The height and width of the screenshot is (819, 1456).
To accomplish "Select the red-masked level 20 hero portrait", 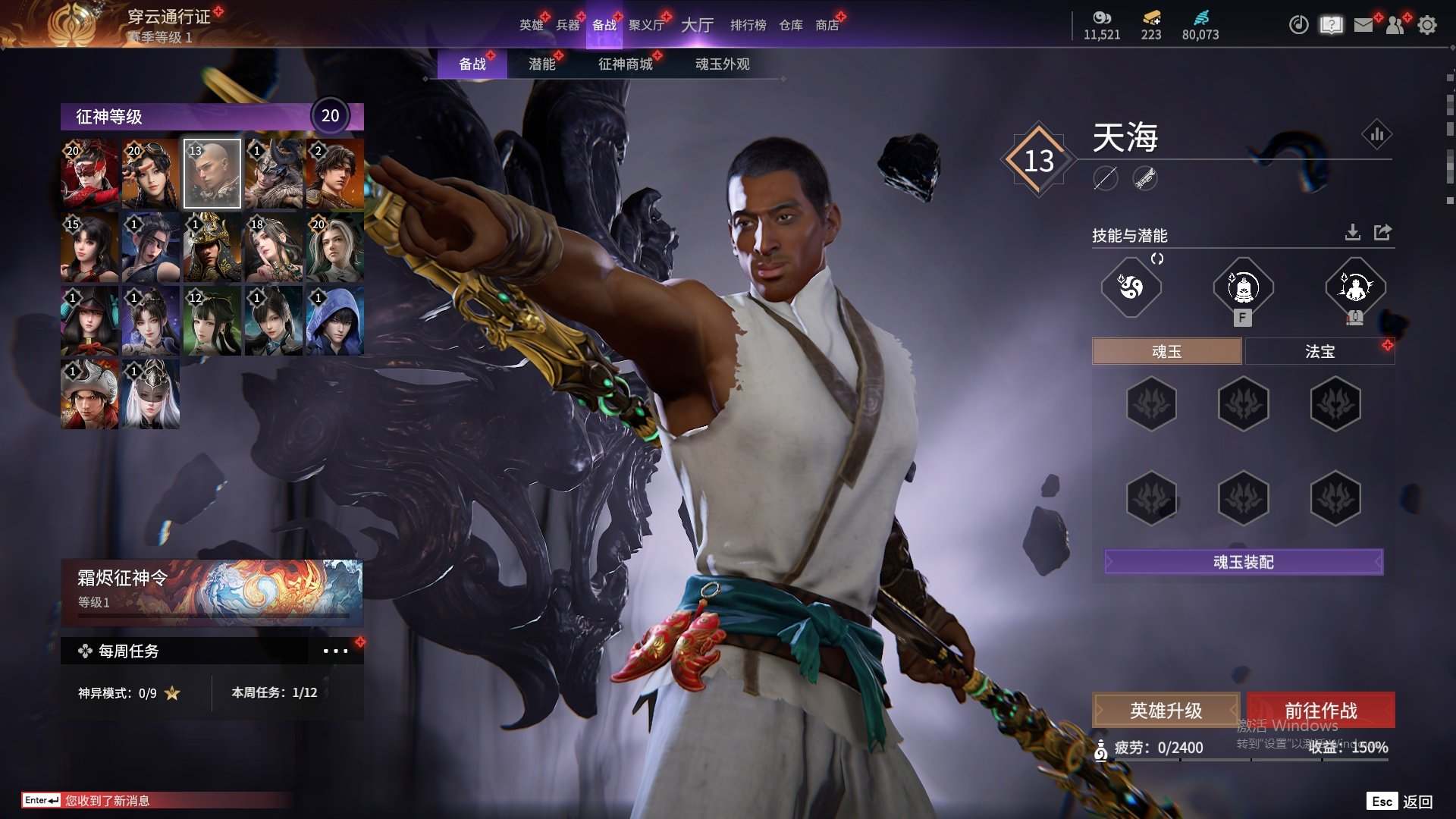I will coord(89,174).
